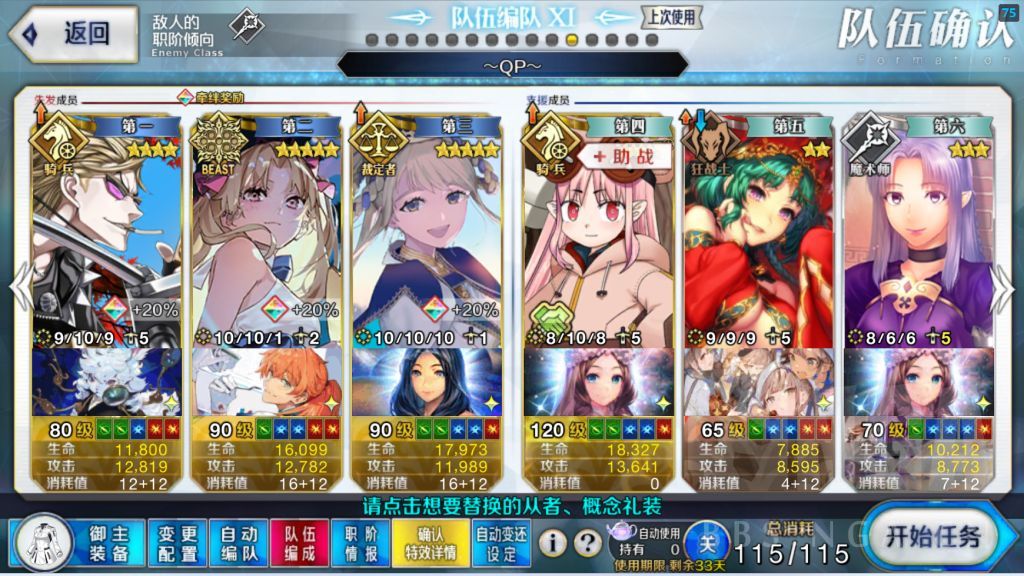Click the 变更配置 button
1024x576 pixels.
pos(179,543)
